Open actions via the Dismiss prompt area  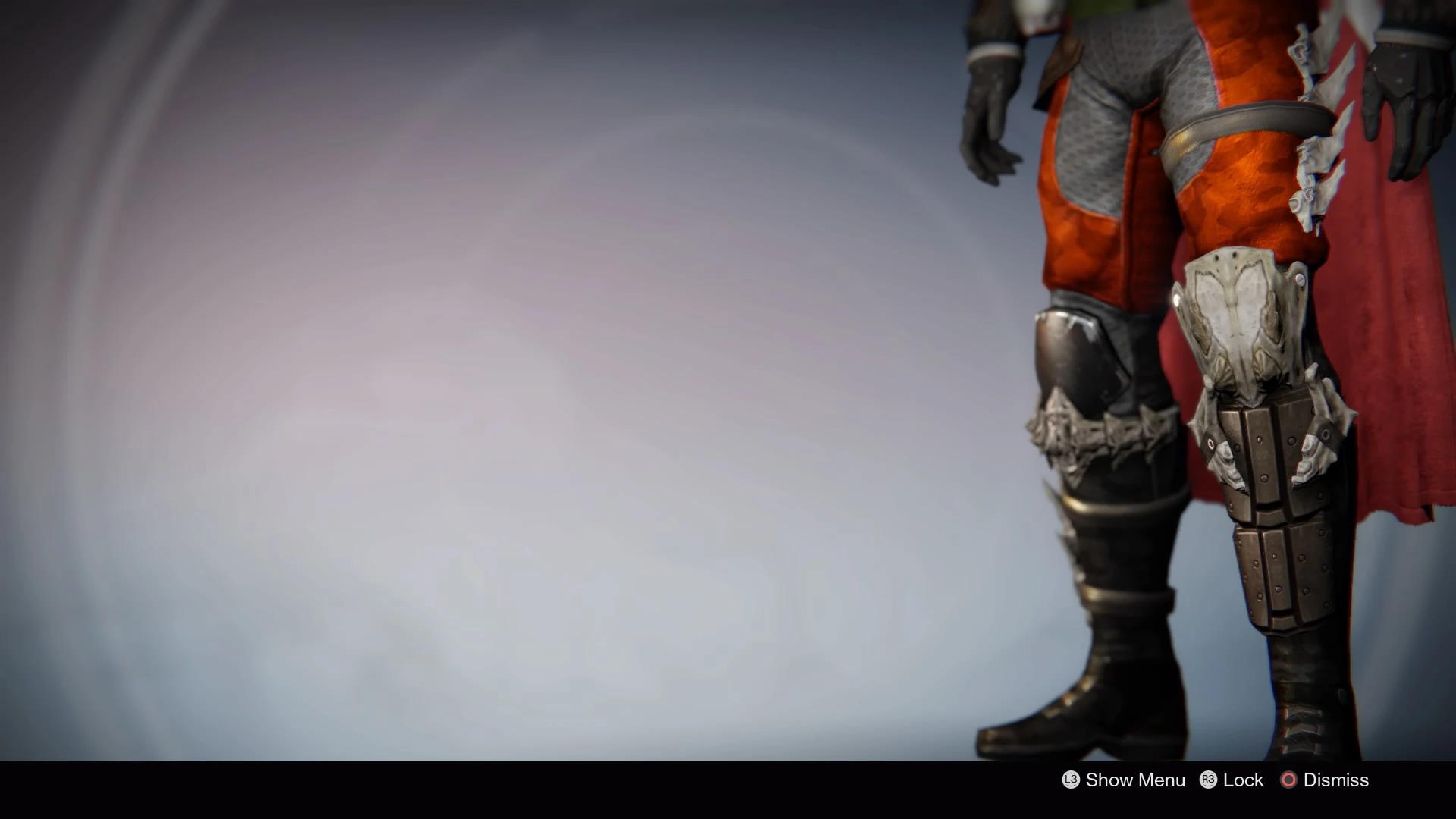(1333, 780)
